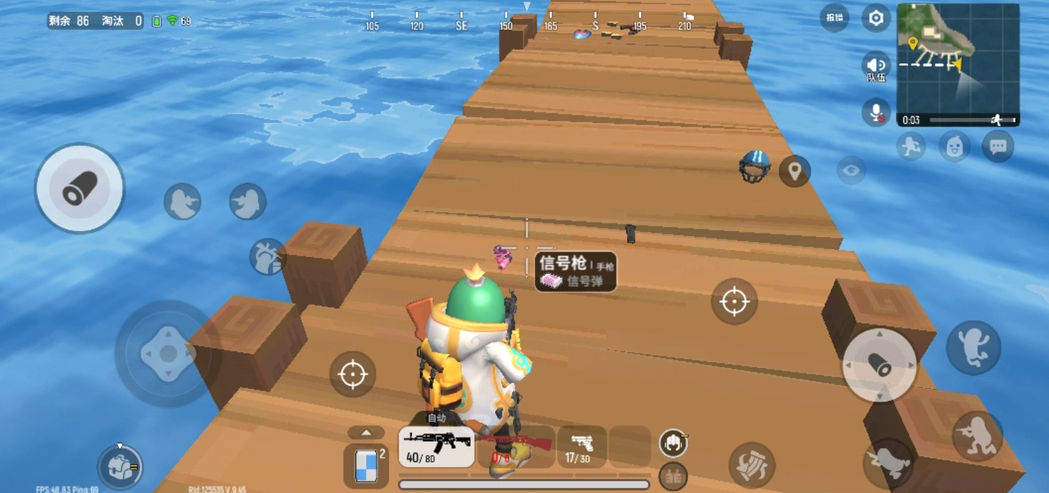The image size is (1049, 493).
Task: Tap the reload magazine button
Action: click(752, 464)
